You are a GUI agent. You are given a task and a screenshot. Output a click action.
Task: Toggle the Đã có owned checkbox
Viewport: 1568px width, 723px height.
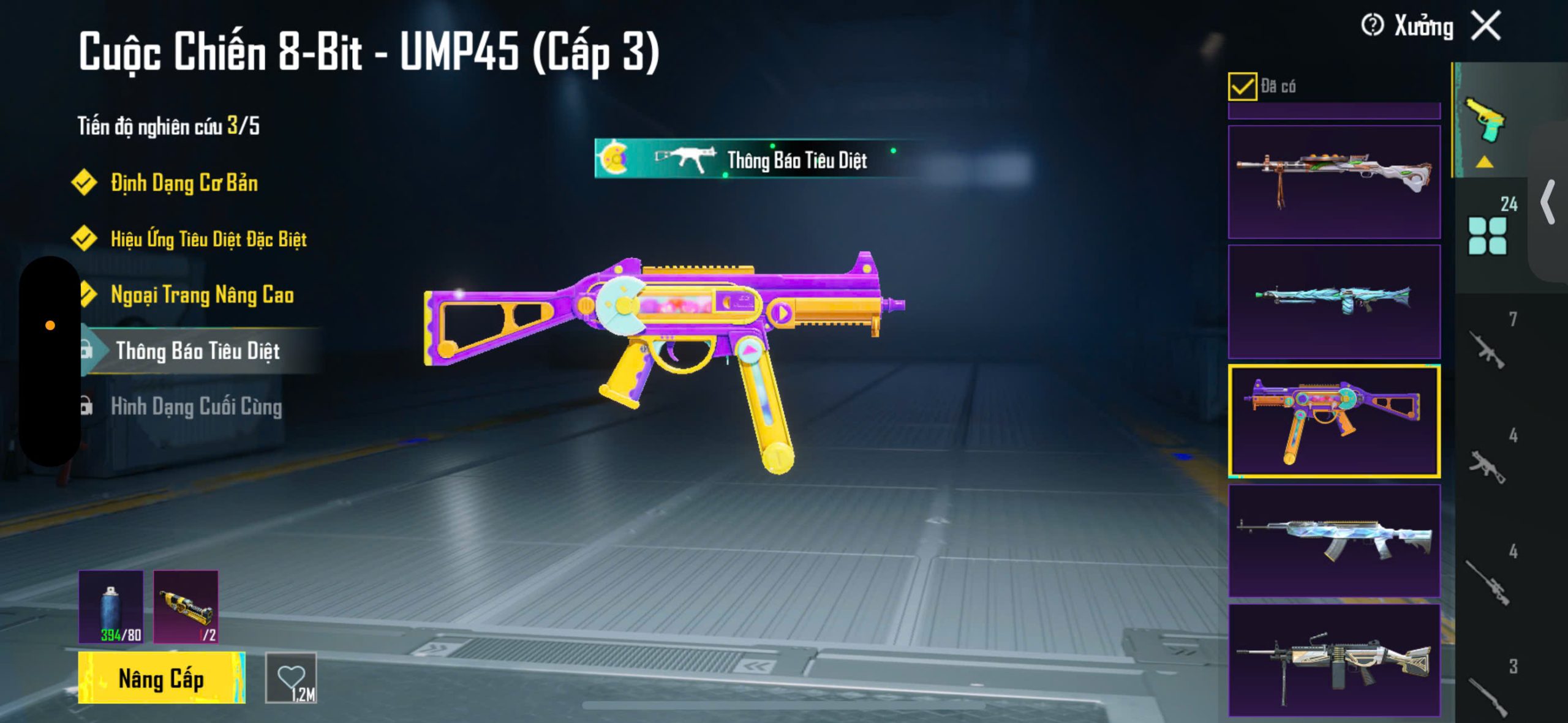tap(1242, 86)
